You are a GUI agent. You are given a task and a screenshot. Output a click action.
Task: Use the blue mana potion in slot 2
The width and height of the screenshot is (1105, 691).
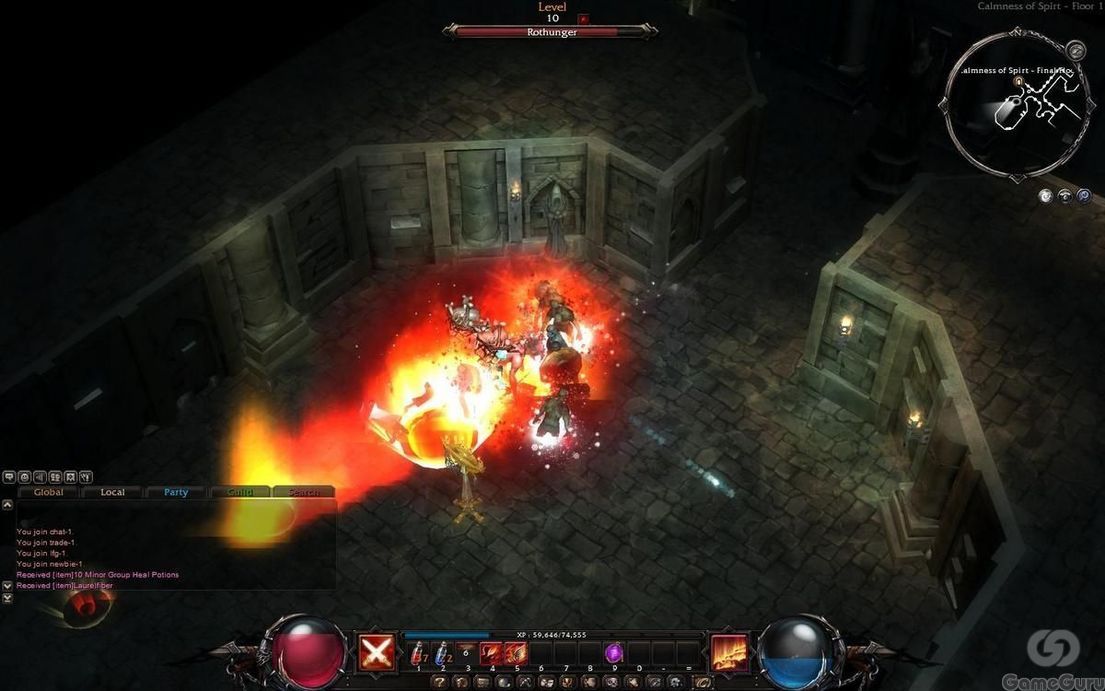[x=443, y=653]
